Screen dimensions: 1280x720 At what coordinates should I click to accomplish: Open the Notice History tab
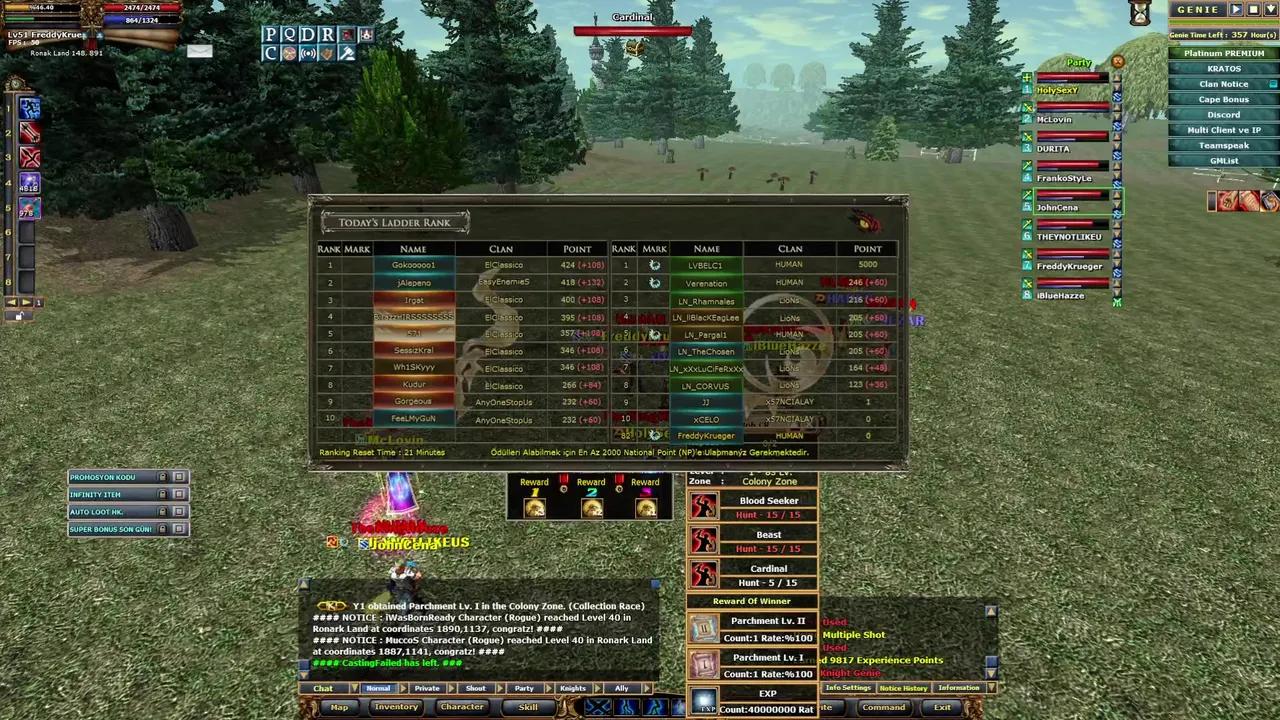click(902, 688)
